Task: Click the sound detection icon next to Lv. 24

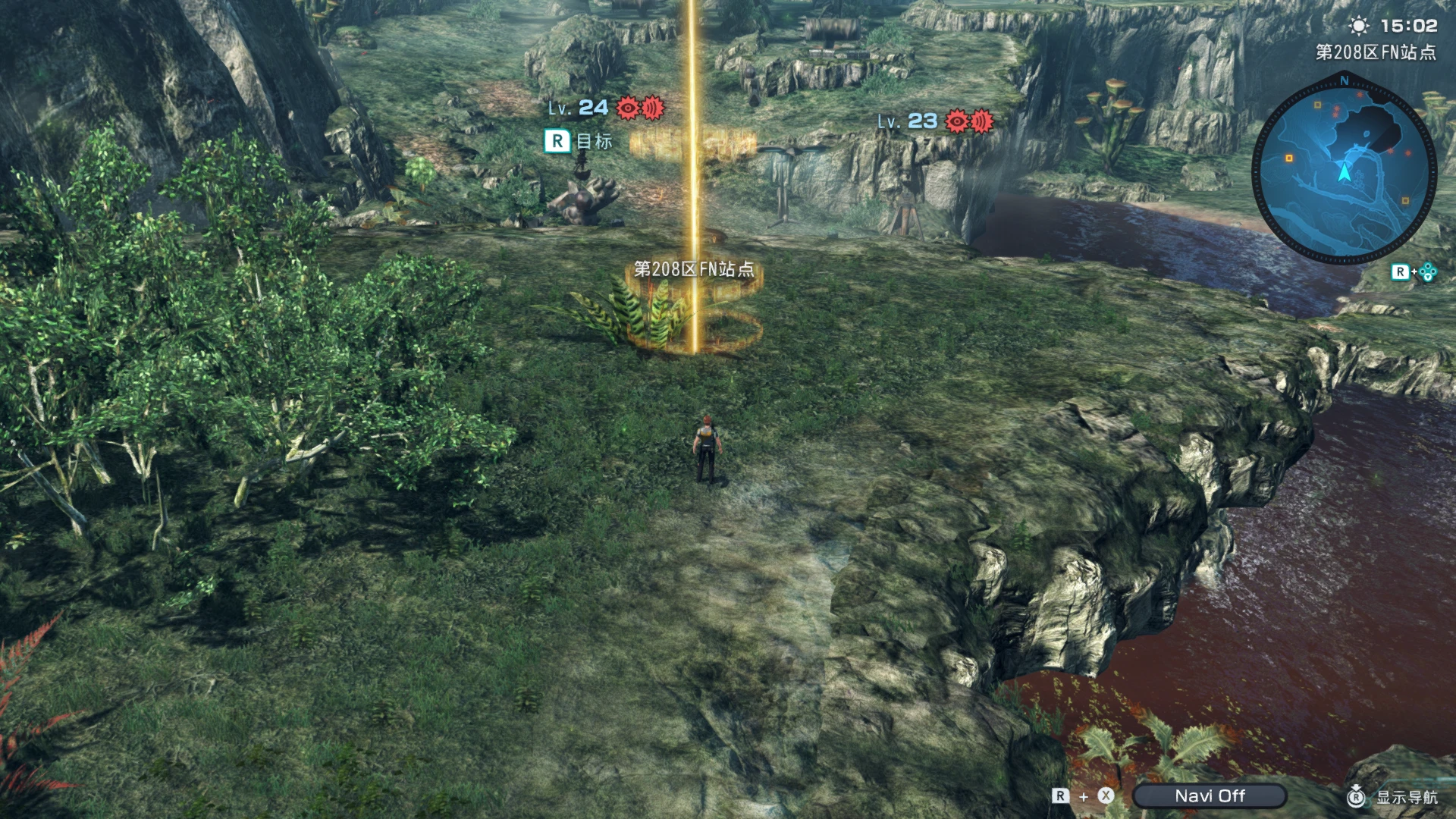Action: point(654,109)
